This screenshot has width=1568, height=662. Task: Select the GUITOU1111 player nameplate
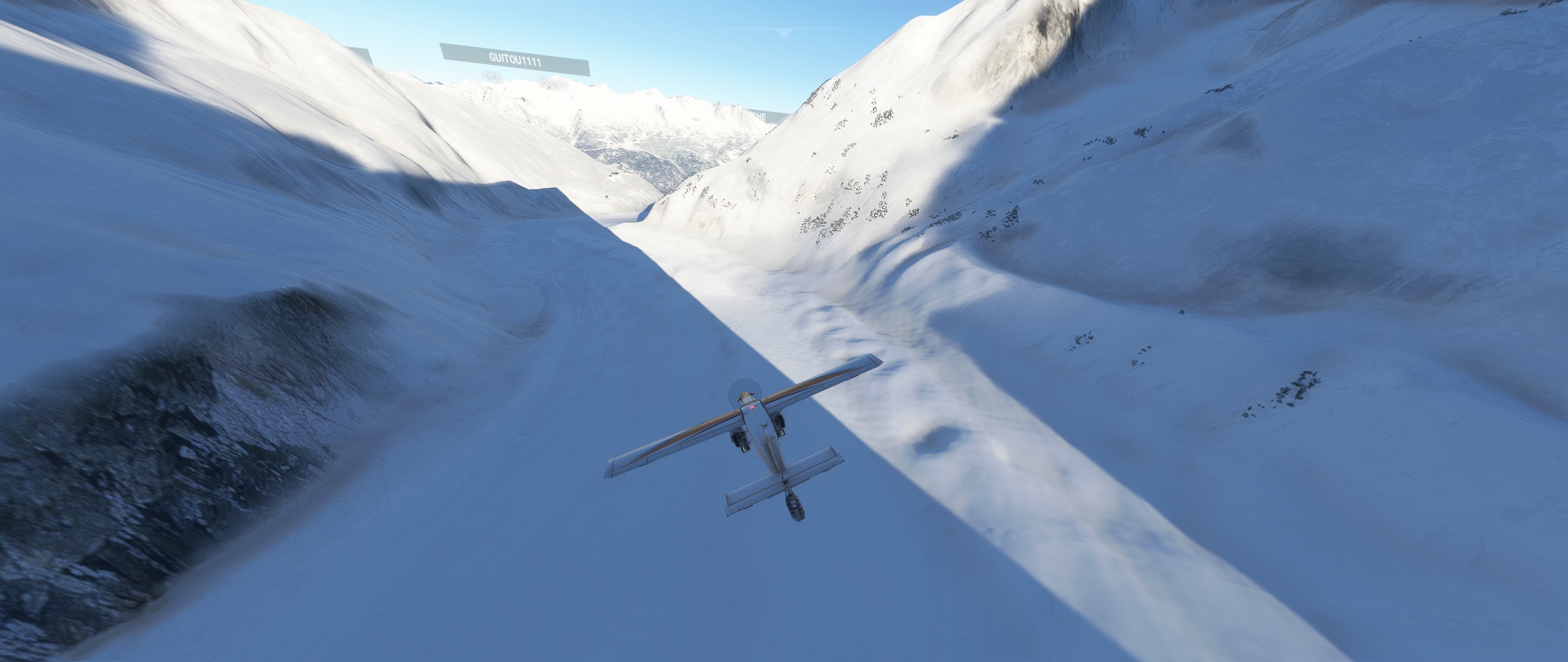(514, 60)
